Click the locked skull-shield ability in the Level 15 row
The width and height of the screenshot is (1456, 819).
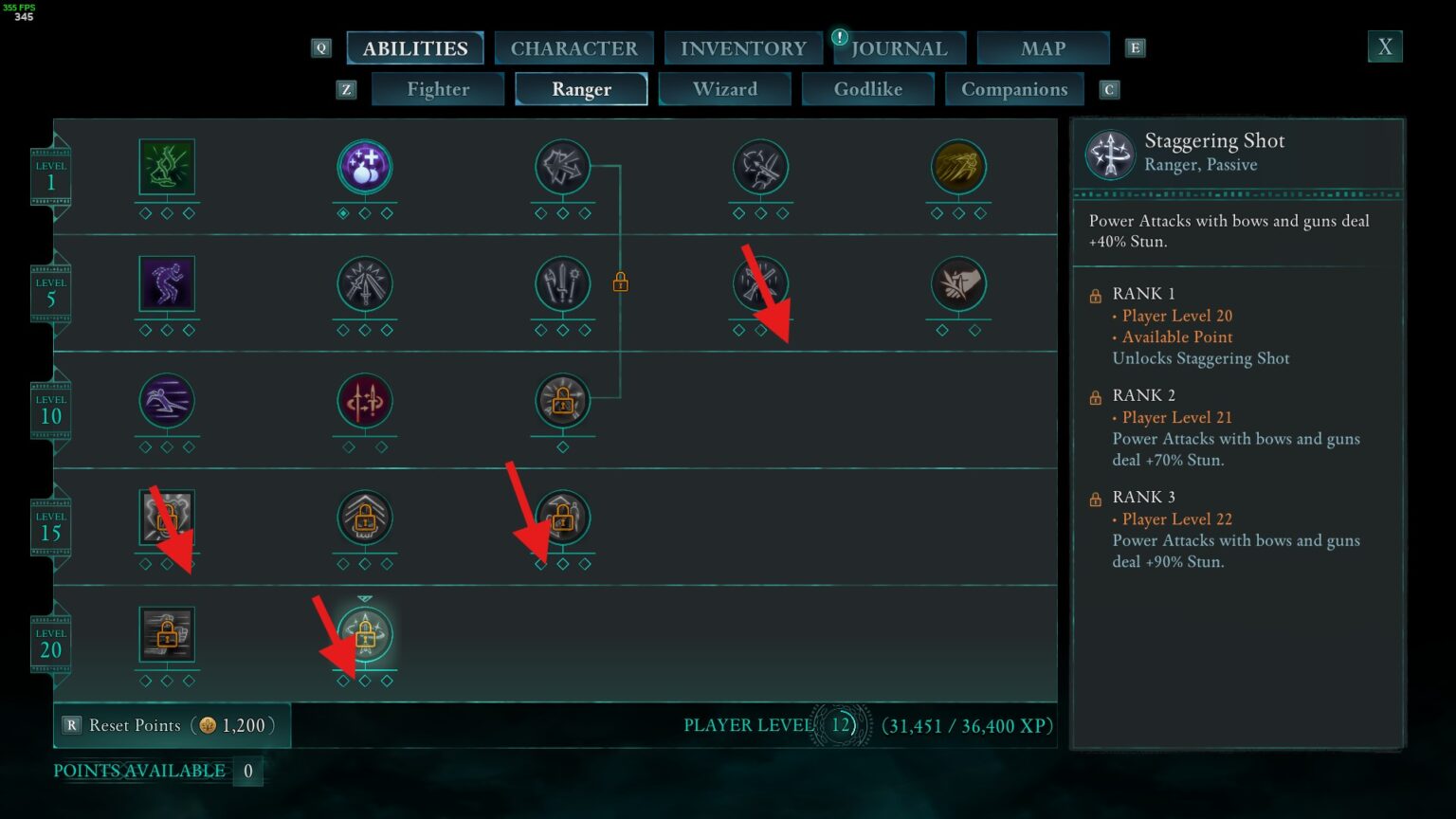167,518
